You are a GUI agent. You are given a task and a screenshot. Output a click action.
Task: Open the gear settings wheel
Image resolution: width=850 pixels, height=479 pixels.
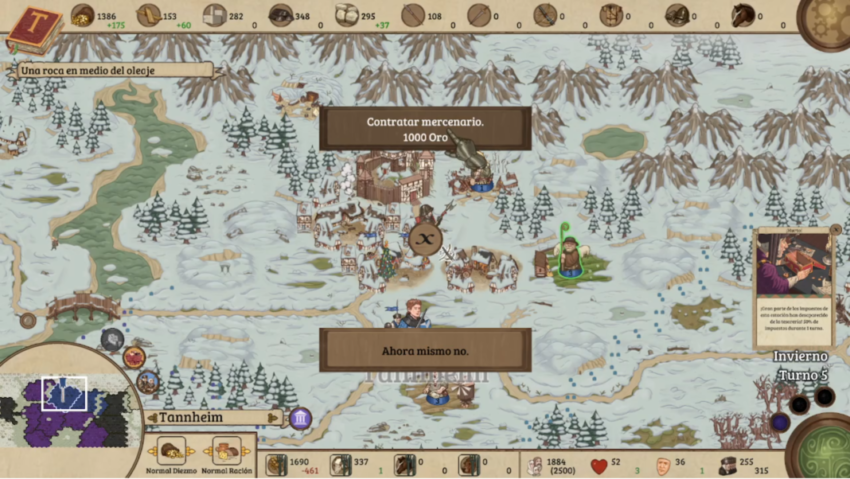point(826,20)
